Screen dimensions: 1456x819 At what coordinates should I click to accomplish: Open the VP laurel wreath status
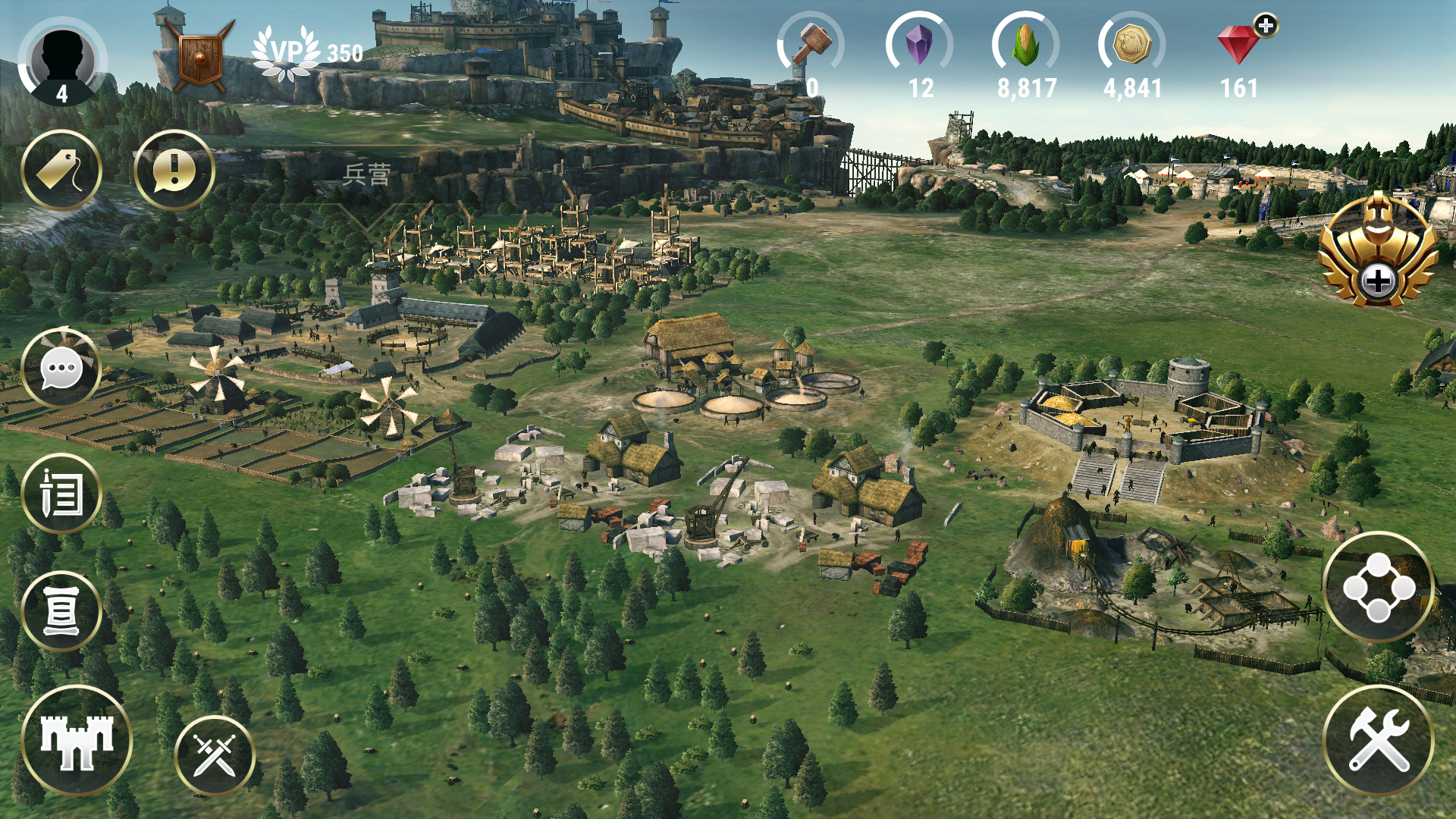pyautogui.click(x=287, y=53)
